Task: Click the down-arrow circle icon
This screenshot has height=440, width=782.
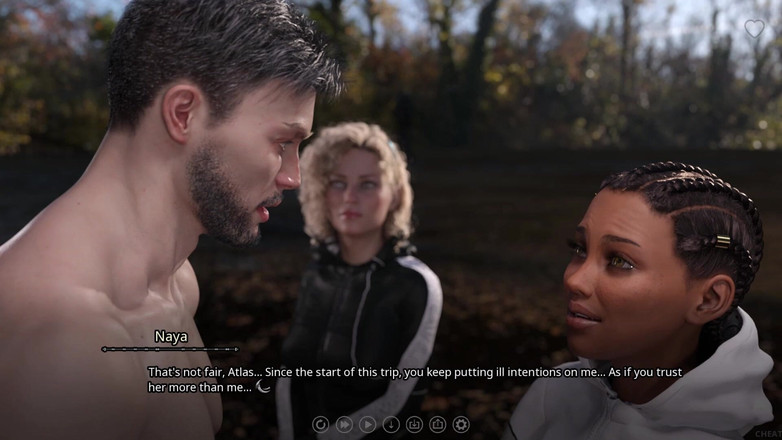Action: [391, 425]
